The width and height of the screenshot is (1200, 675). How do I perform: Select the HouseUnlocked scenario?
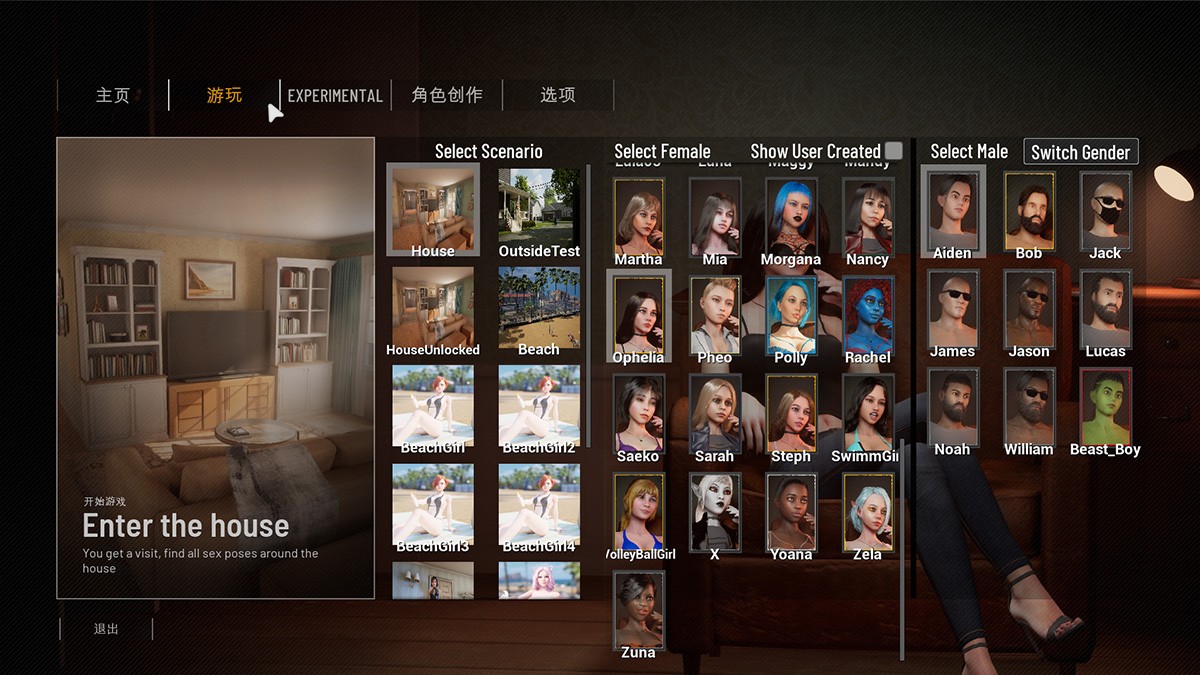click(x=433, y=306)
